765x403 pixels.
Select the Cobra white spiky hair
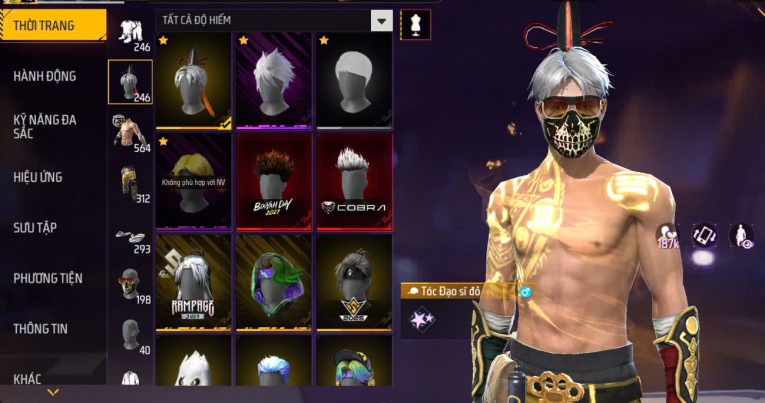pyautogui.click(x=354, y=182)
